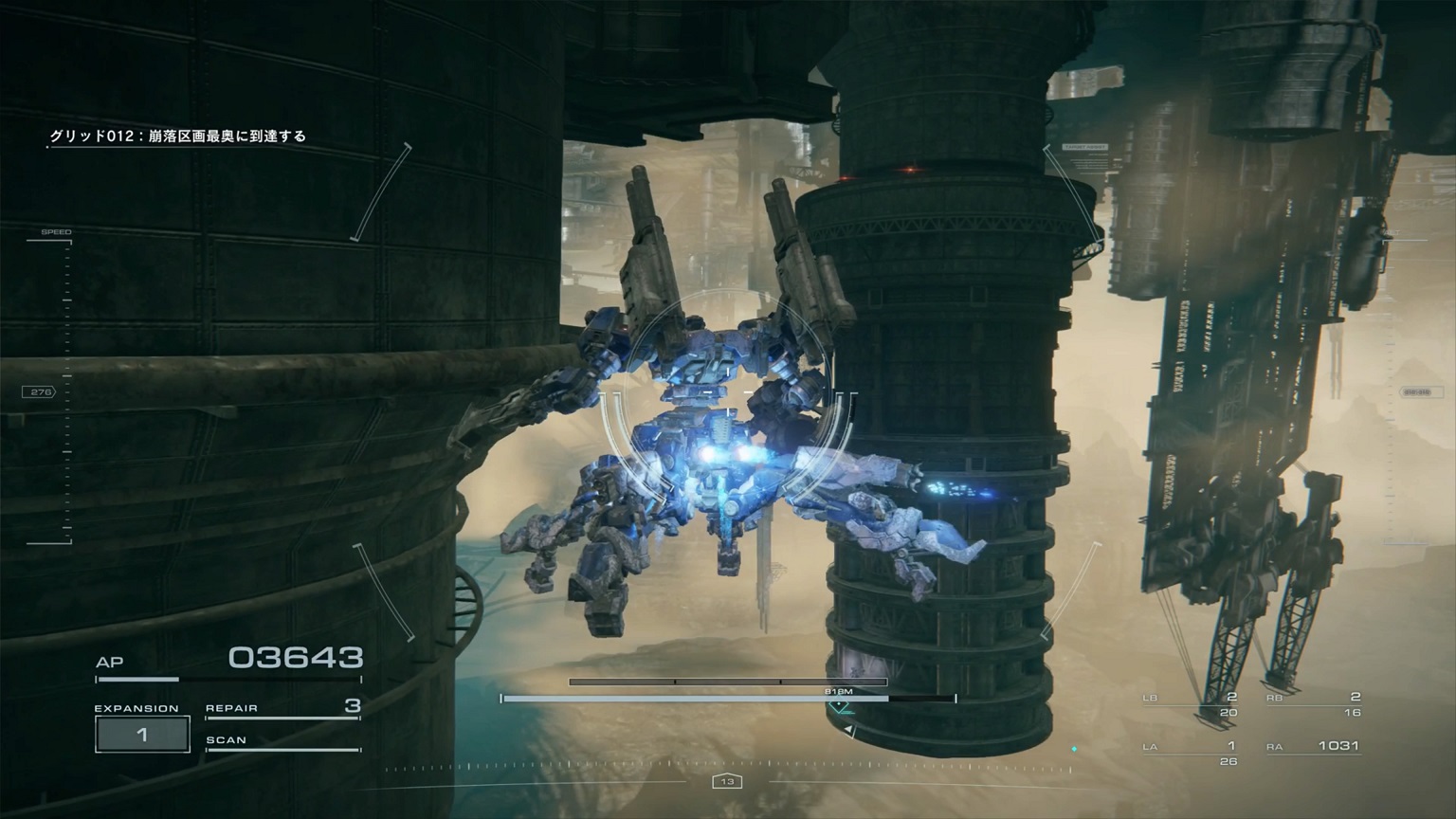
Task: Toggle the TARGET ASSIST indicator
Action: tap(1085, 147)
